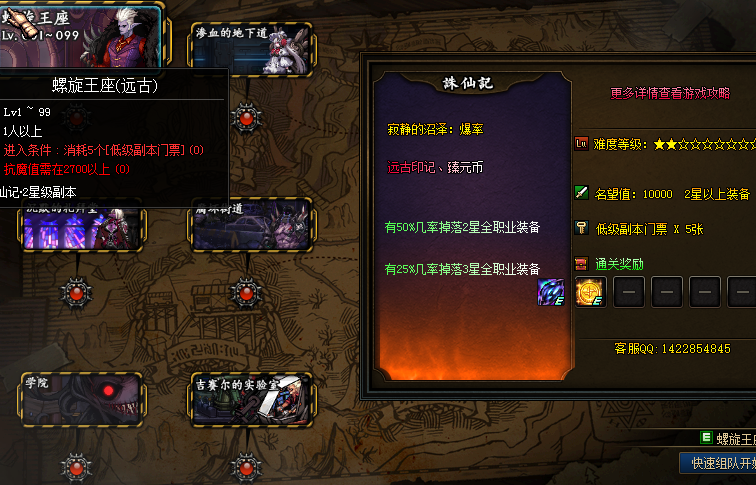Open the 更多详情查看游戏攻略 guide text
This screenshot has width=756, height=485.
678,93
